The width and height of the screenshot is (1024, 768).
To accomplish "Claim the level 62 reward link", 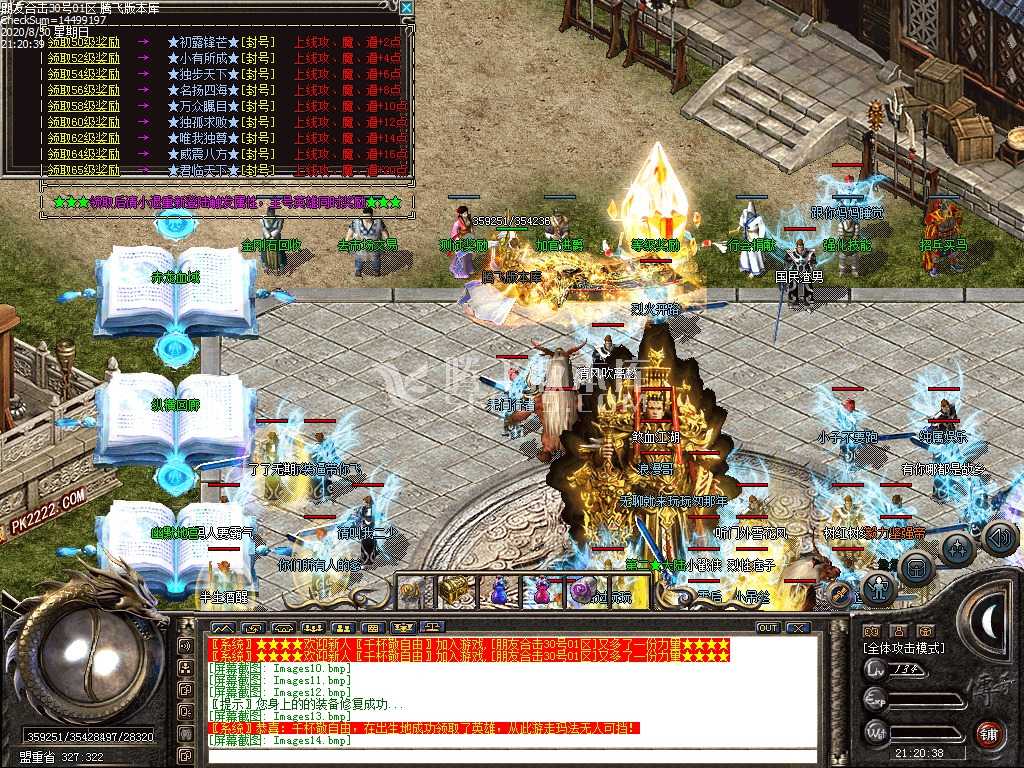I will (x=84, y=138).
